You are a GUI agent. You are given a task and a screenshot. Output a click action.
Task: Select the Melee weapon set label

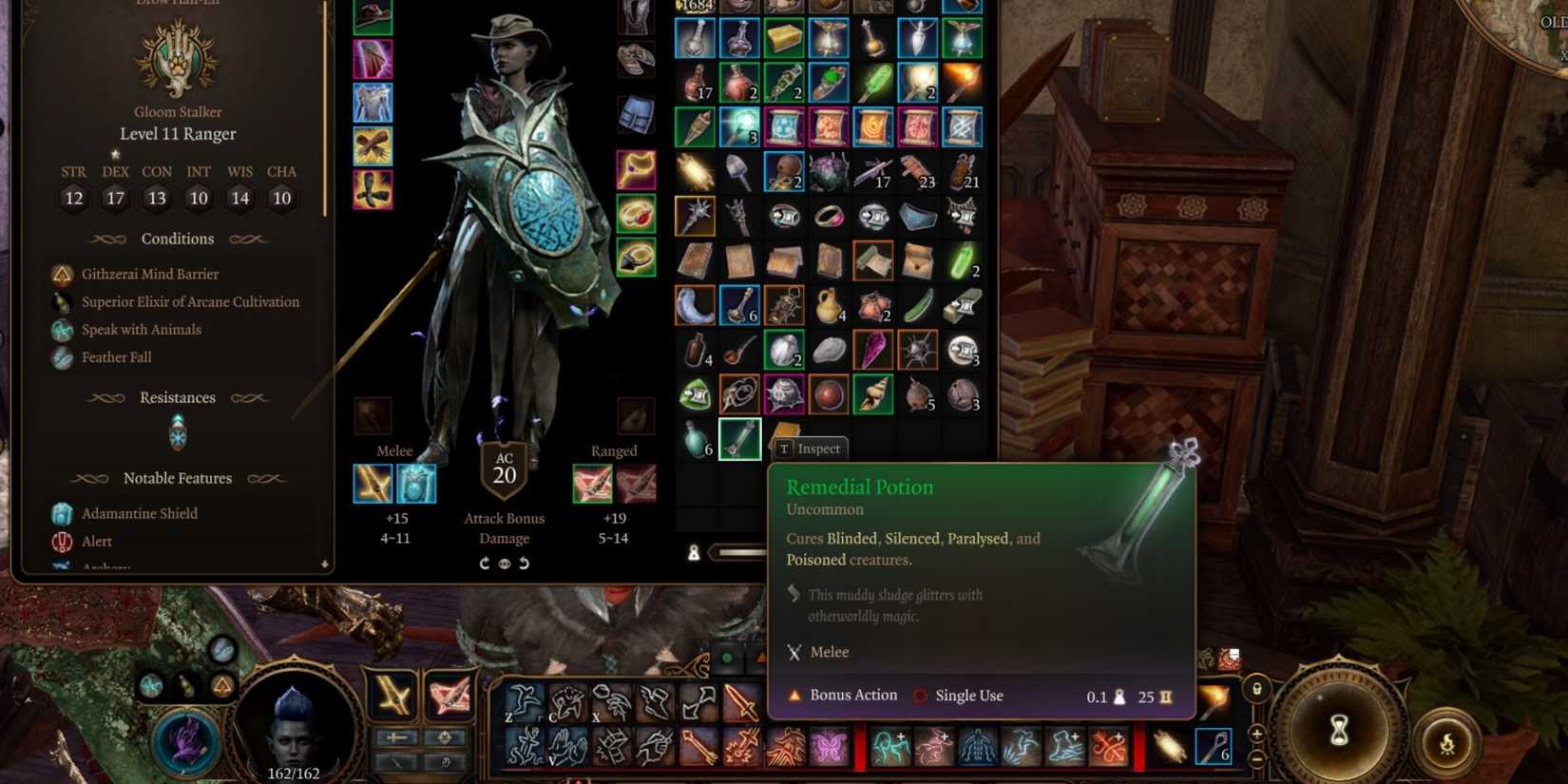click(393, 450)
